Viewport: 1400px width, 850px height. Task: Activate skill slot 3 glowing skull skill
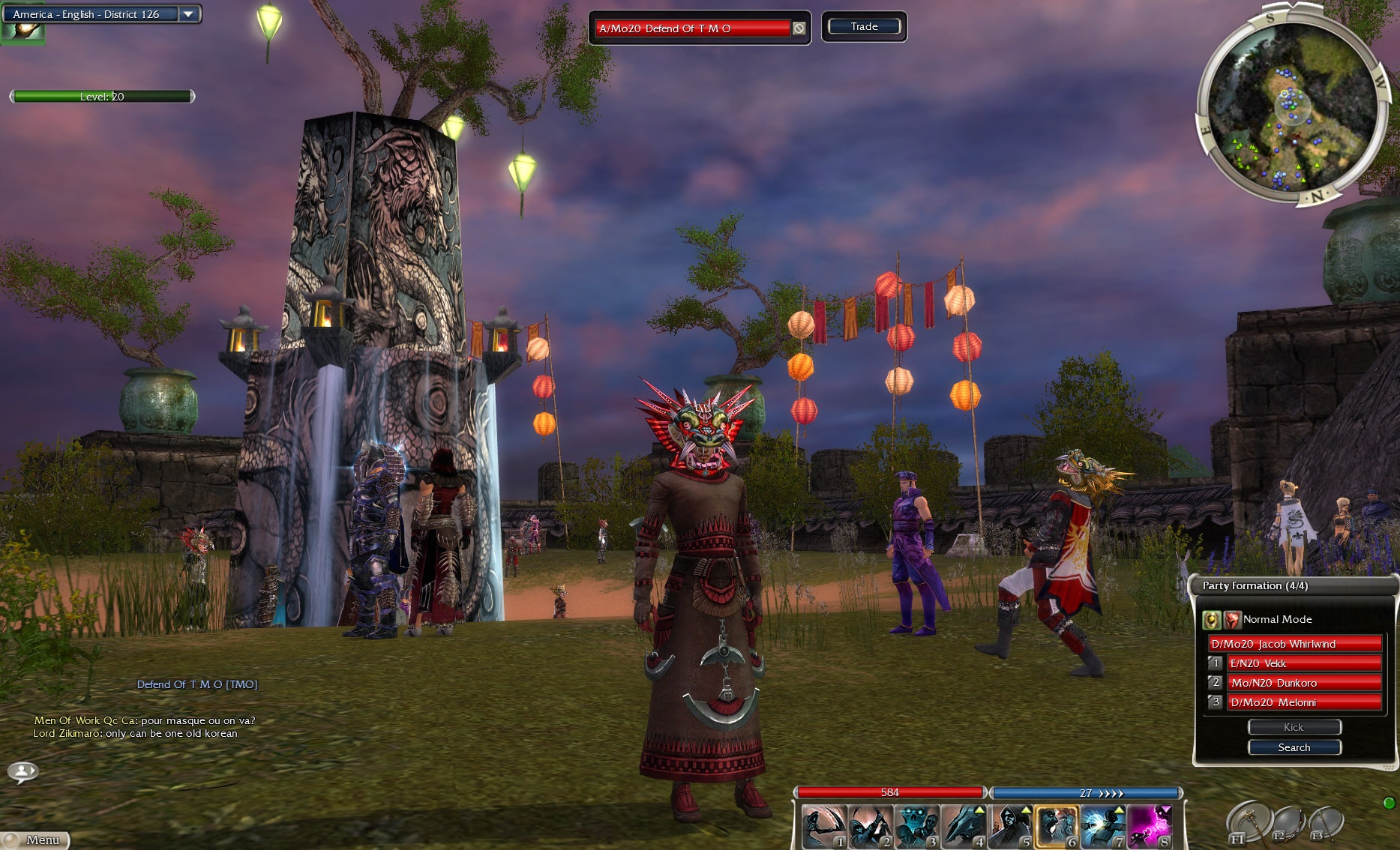pyautogui.click(x=917, y=827)
